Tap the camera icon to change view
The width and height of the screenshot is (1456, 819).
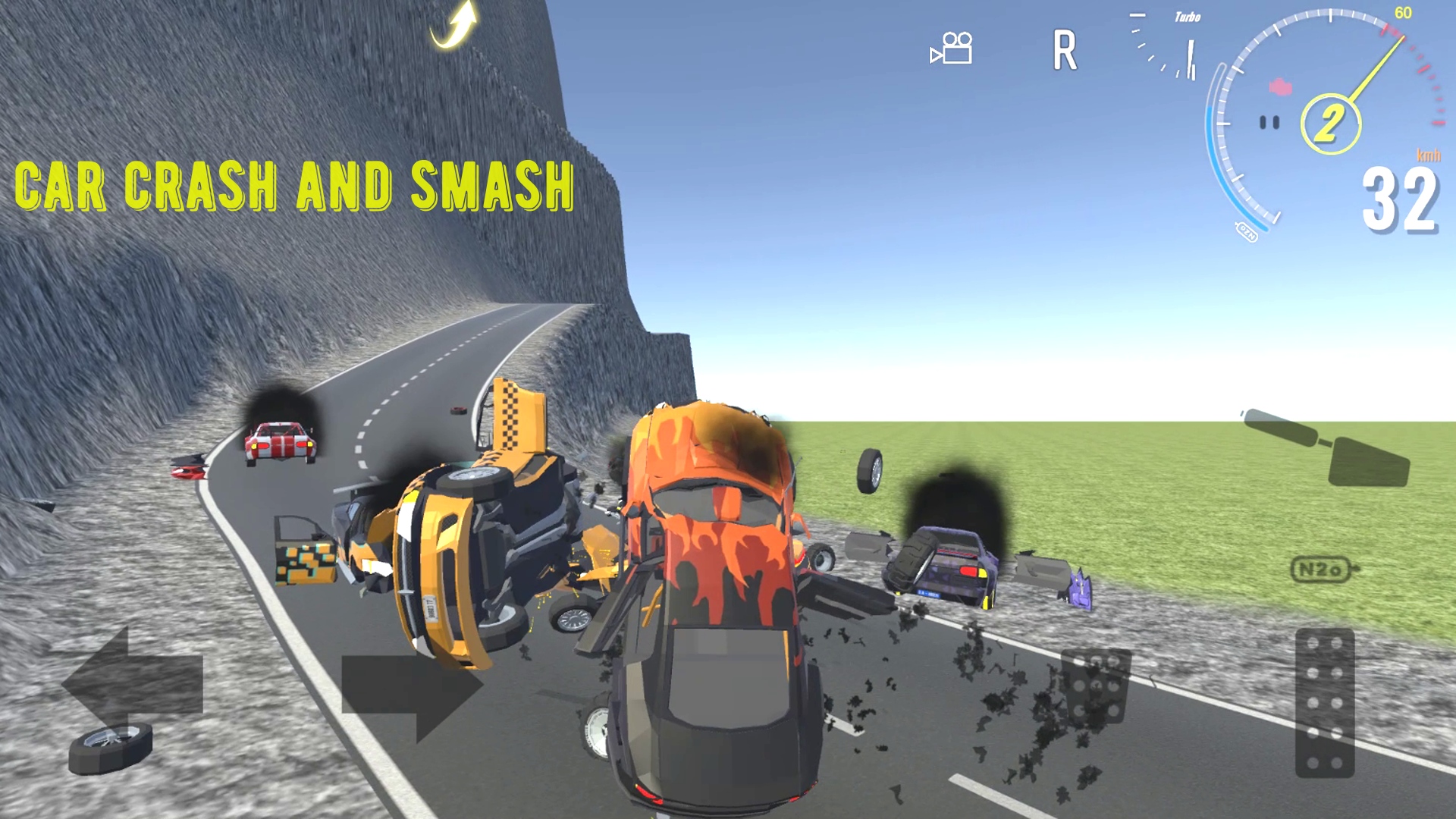pyautogui.click(x=952, y=49)
